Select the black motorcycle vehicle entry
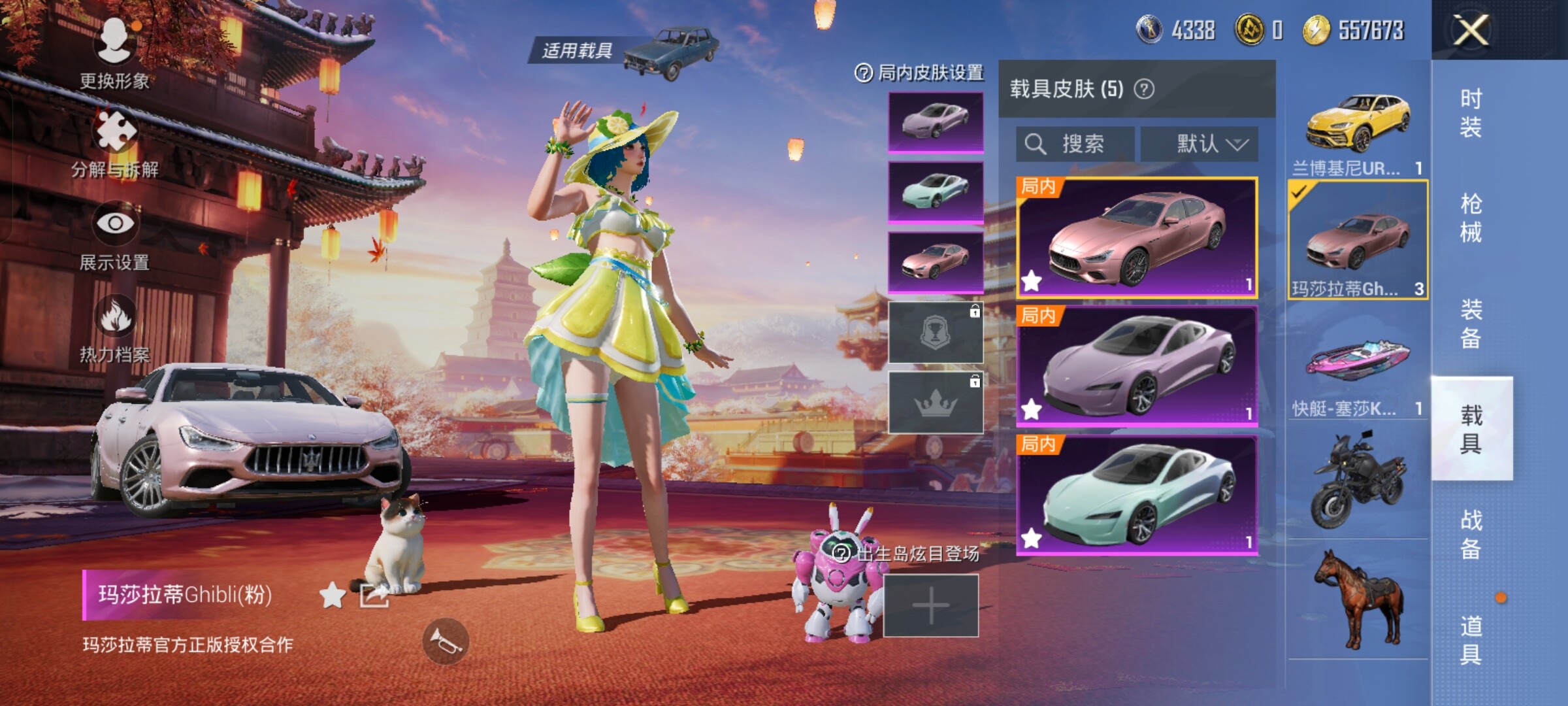The width and height of the screenshot is (1568, 706). point(1358,480)
